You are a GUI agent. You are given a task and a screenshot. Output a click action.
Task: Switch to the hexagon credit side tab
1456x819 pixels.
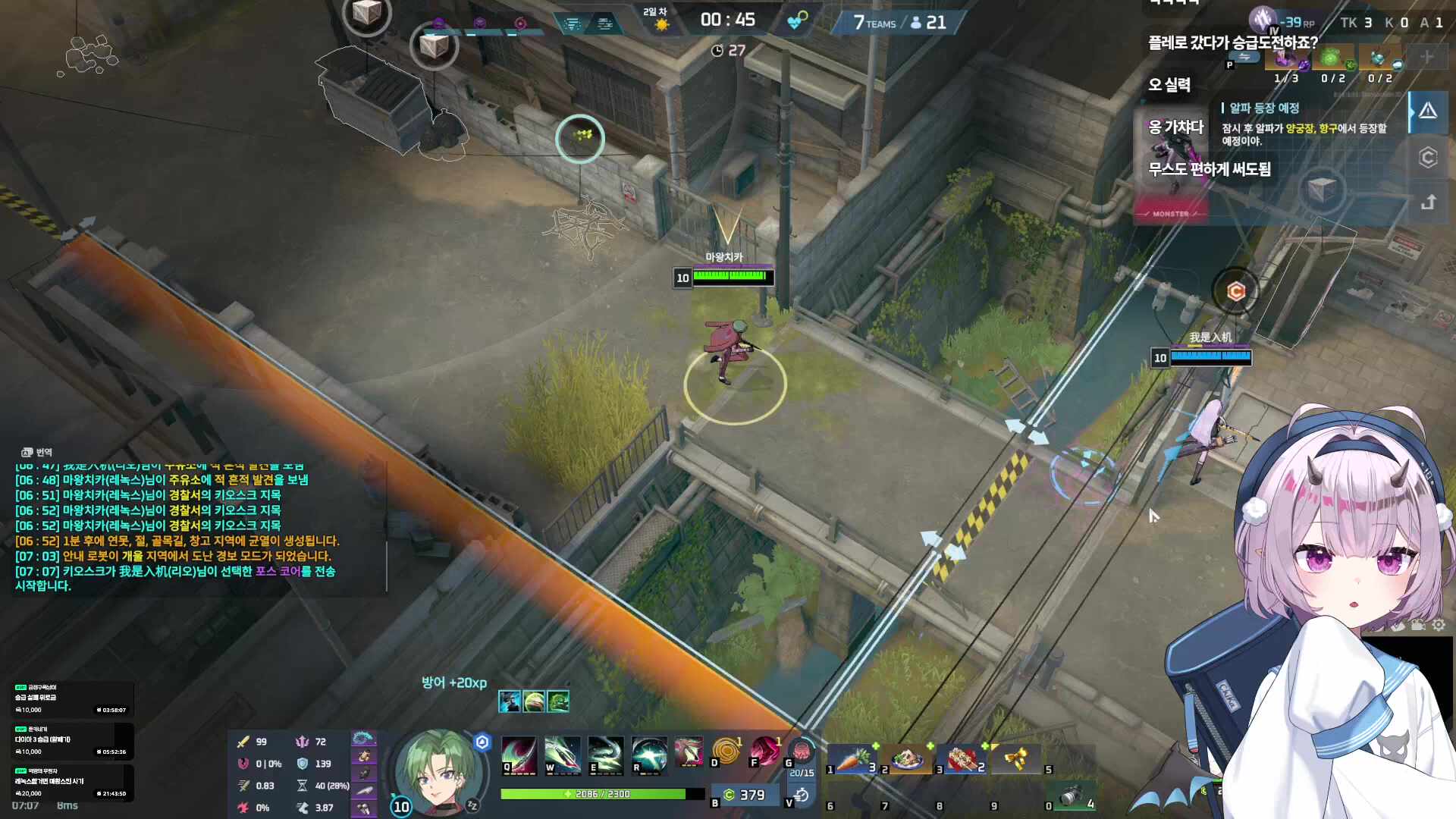[1428, 157]
